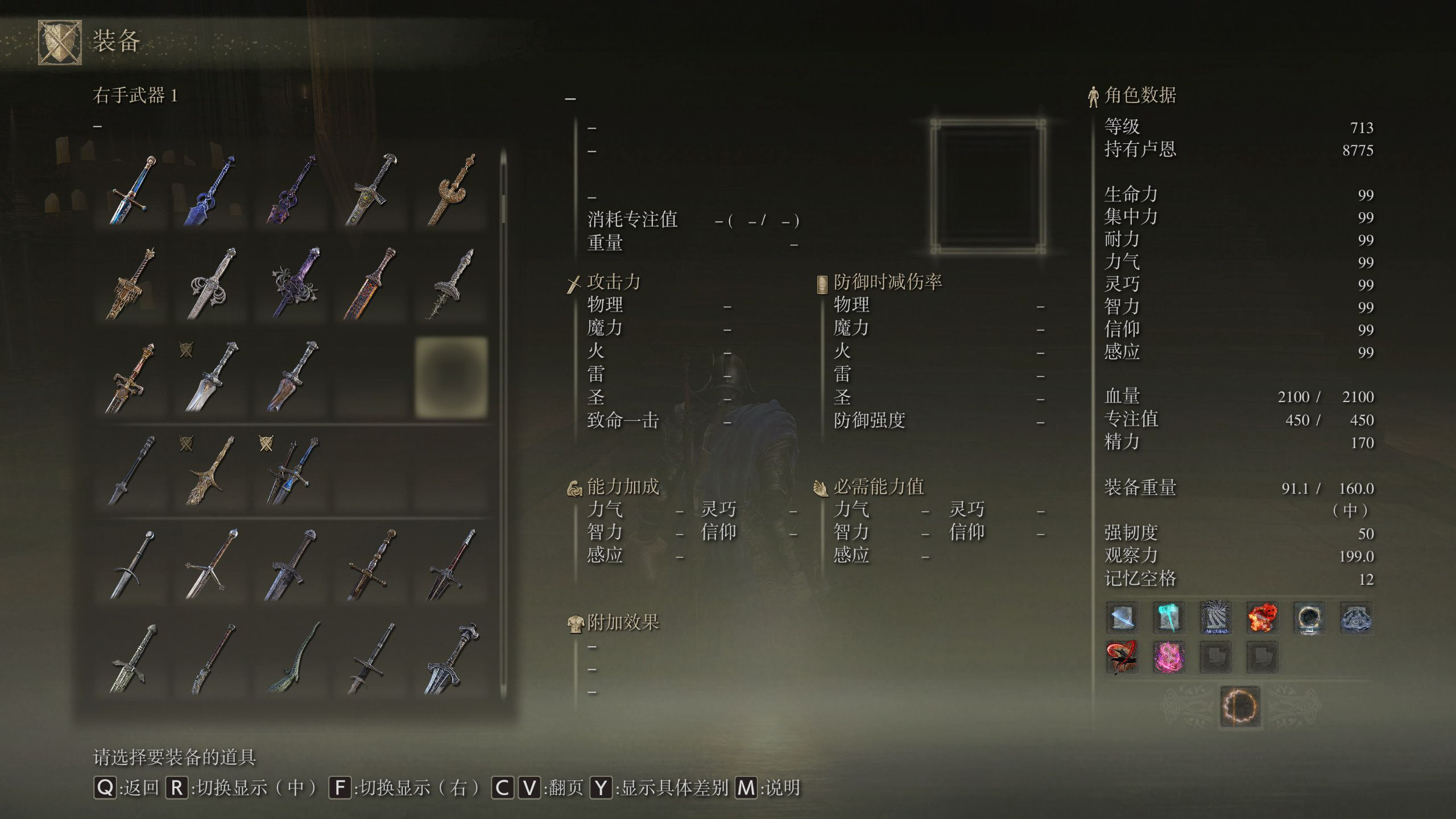Select the glowing Great Rune ring icon
The height and width of the screenshot is (819, 1456).
point(1240,707)
